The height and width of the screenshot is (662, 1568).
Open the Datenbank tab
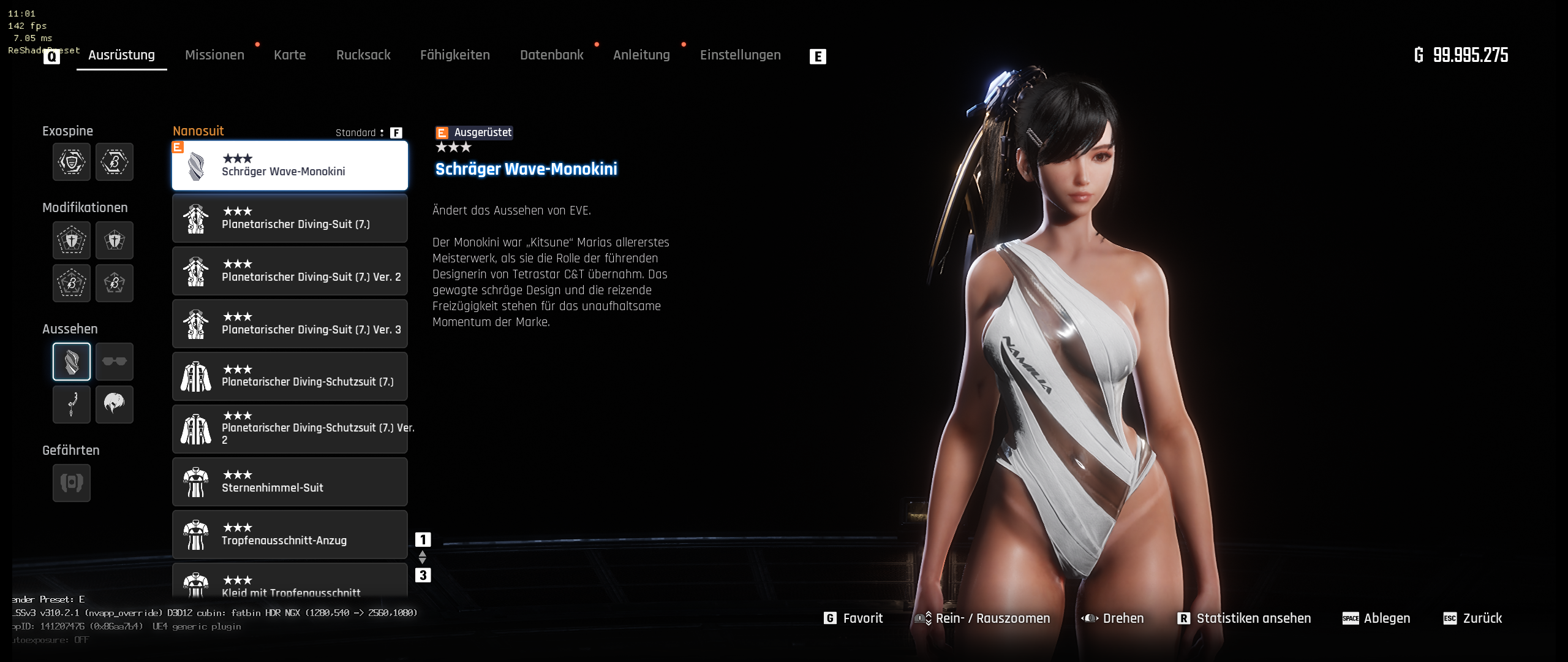click(x=552, y=55)
